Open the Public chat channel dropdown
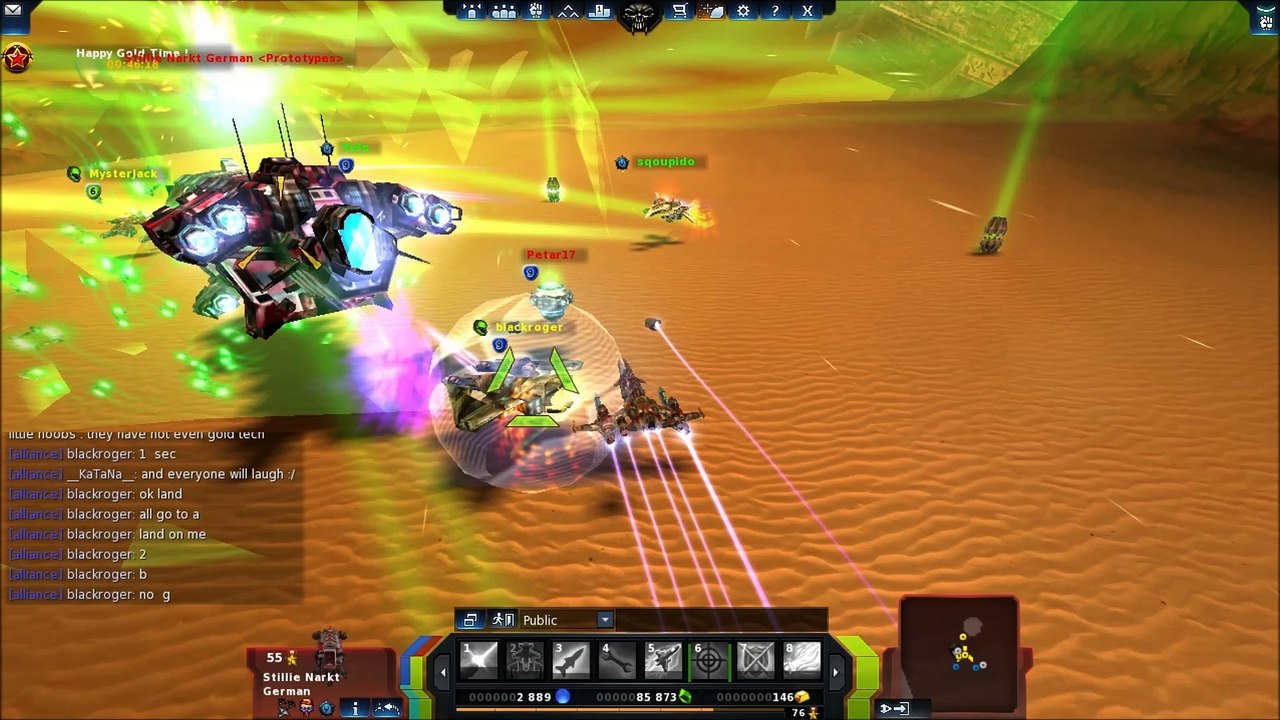 click(604, 620)
